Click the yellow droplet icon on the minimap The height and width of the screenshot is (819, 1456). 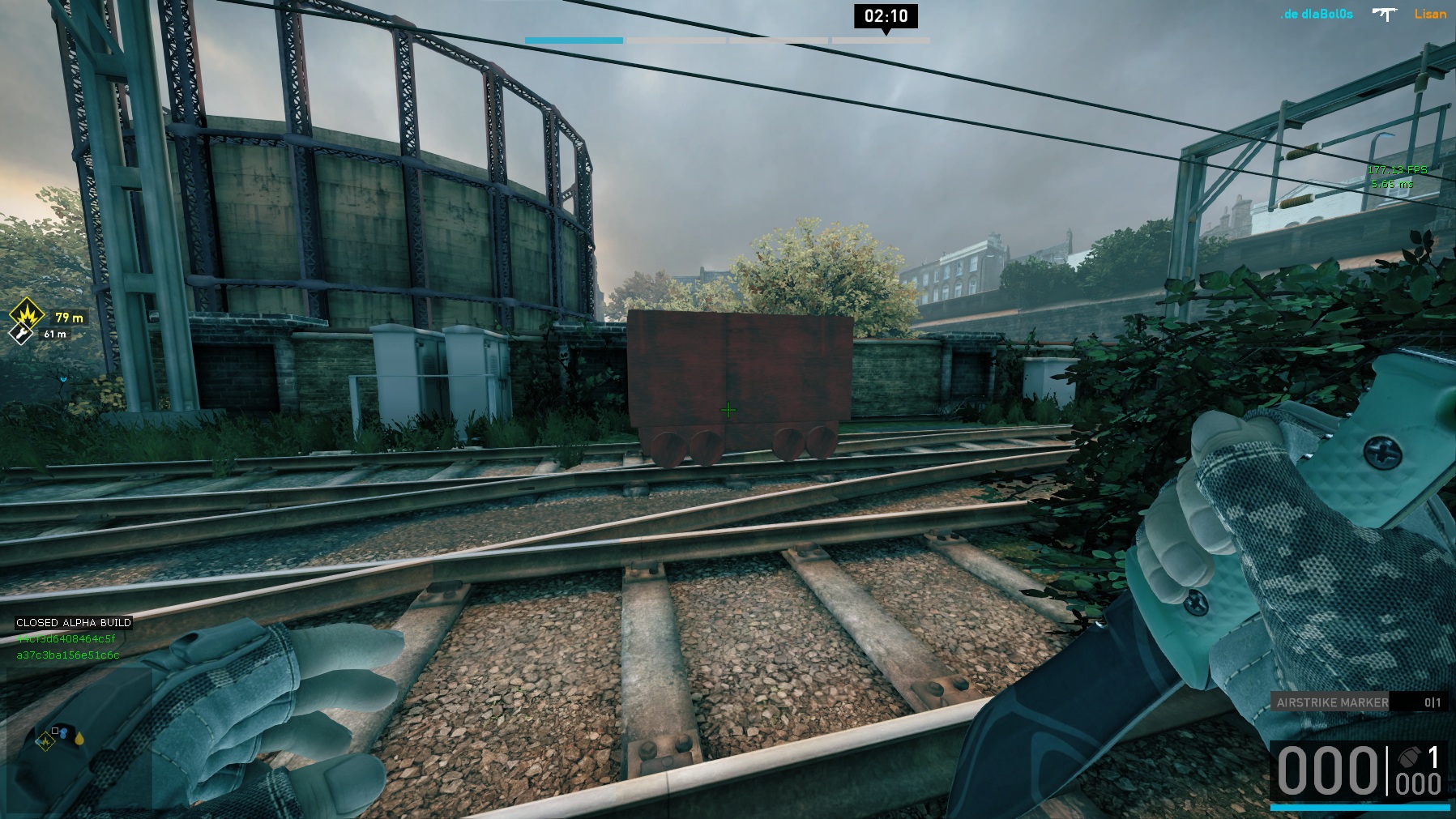pyautogui.click(x=79, y=738)
